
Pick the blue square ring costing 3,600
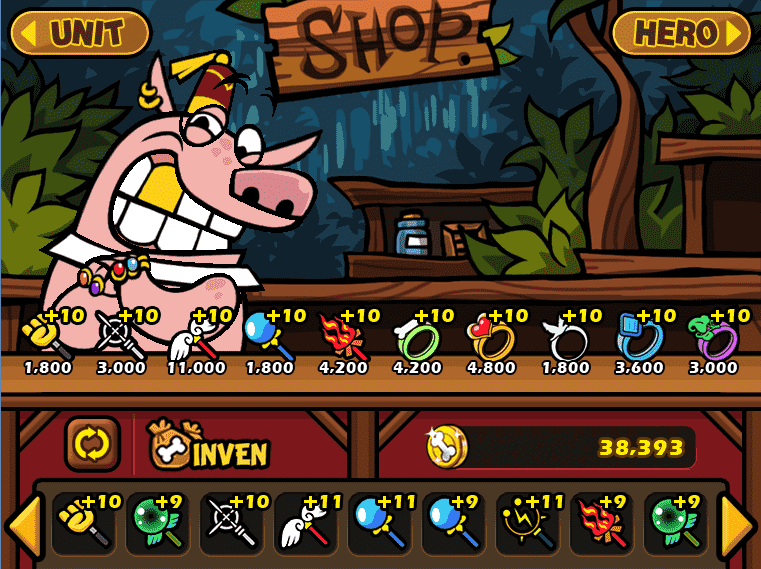coord(640,337)
